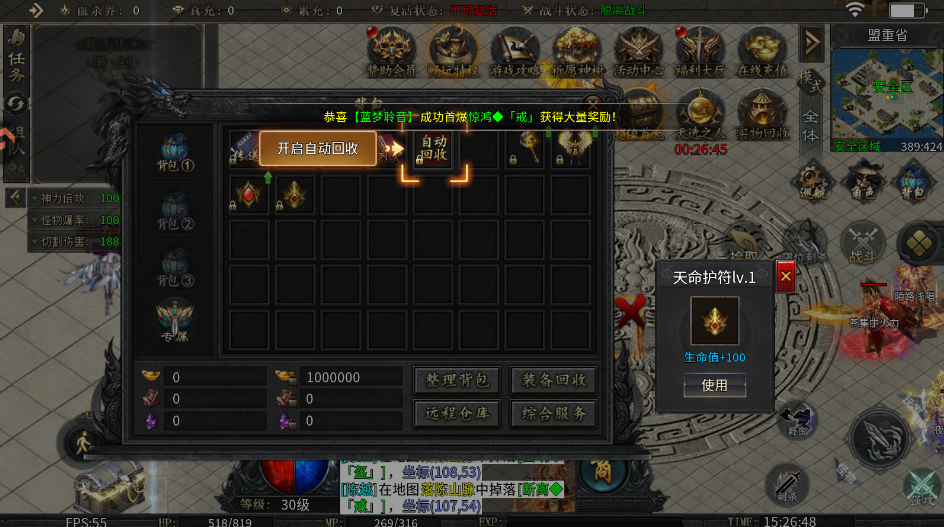Open the 实物回收 icon
944x527 pixels.
pyautogui.click(x=761, y=115)
